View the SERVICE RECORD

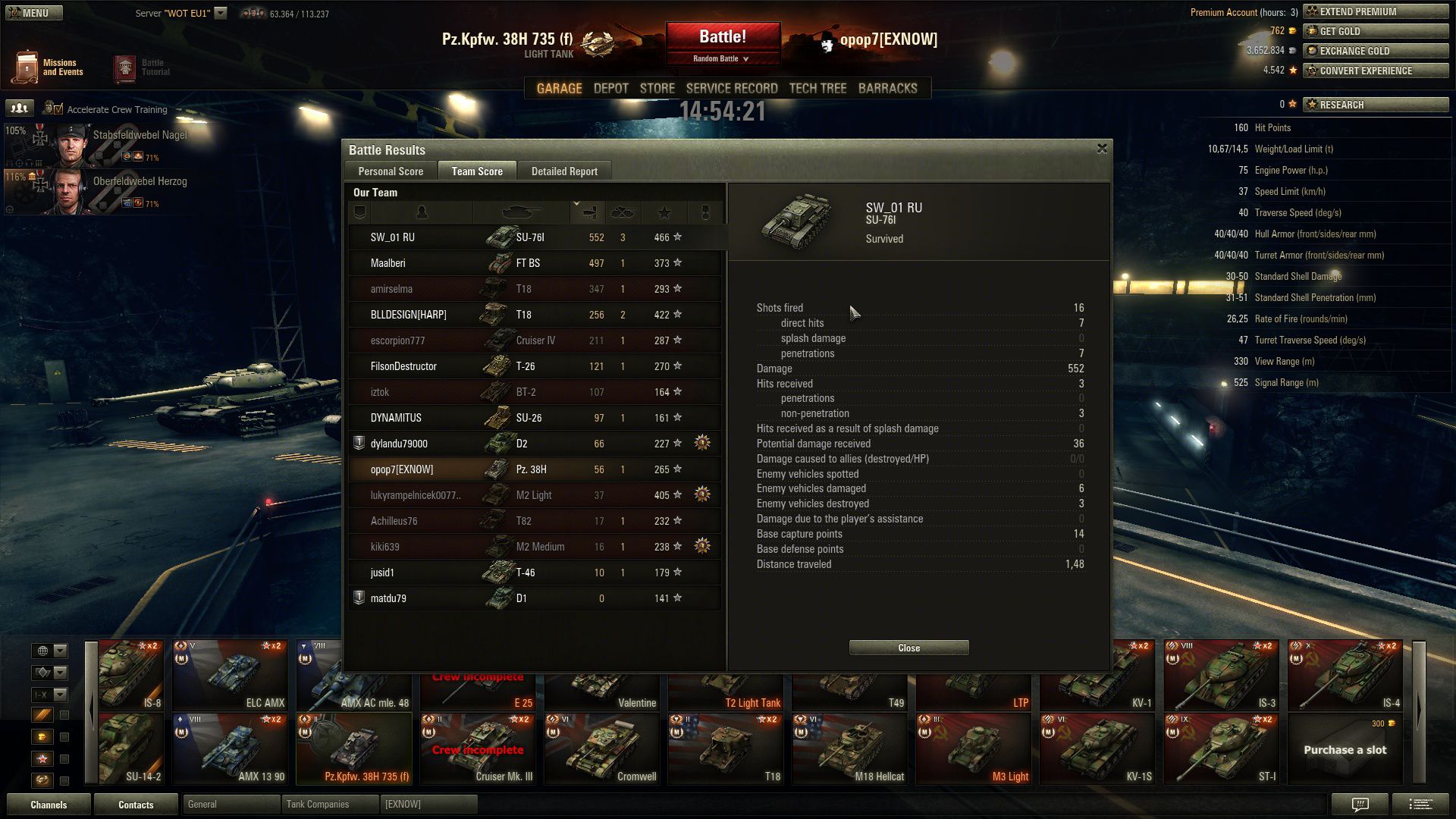(x=731, y=89)
